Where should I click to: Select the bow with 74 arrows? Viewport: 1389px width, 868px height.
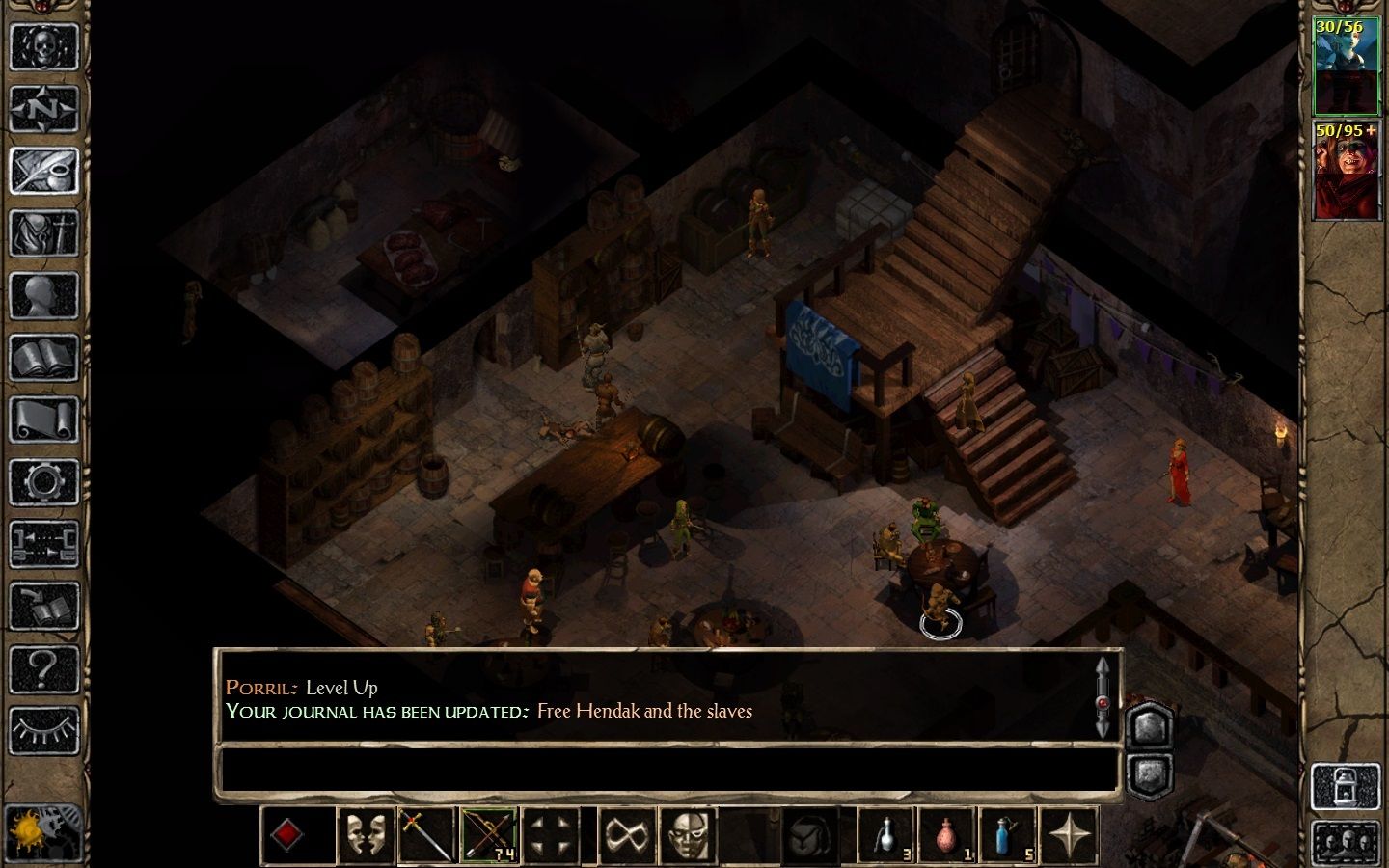tap(489, 835)
